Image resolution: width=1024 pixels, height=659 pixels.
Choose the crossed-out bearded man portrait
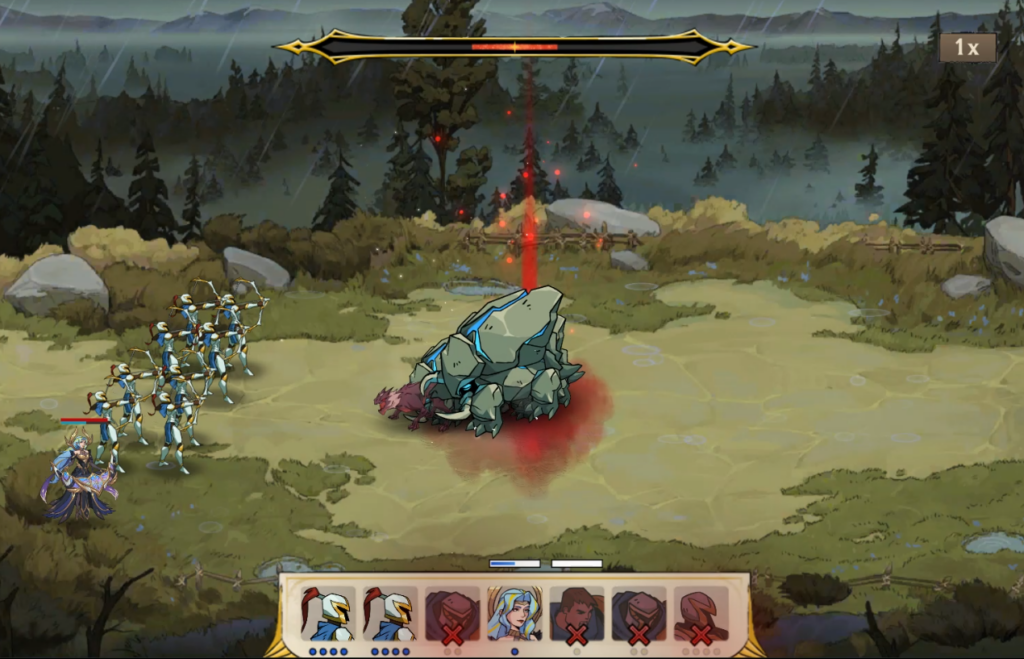coord(576,613)
